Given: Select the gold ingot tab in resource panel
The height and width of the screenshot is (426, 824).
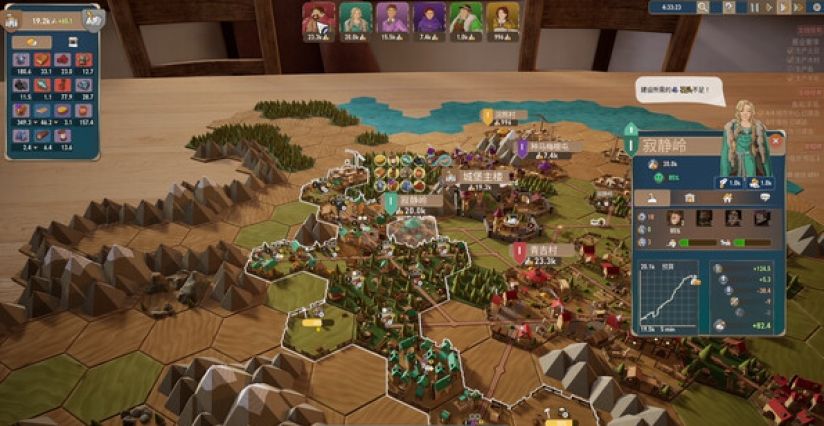Looking at the screenshot, I should click(31, 43).
